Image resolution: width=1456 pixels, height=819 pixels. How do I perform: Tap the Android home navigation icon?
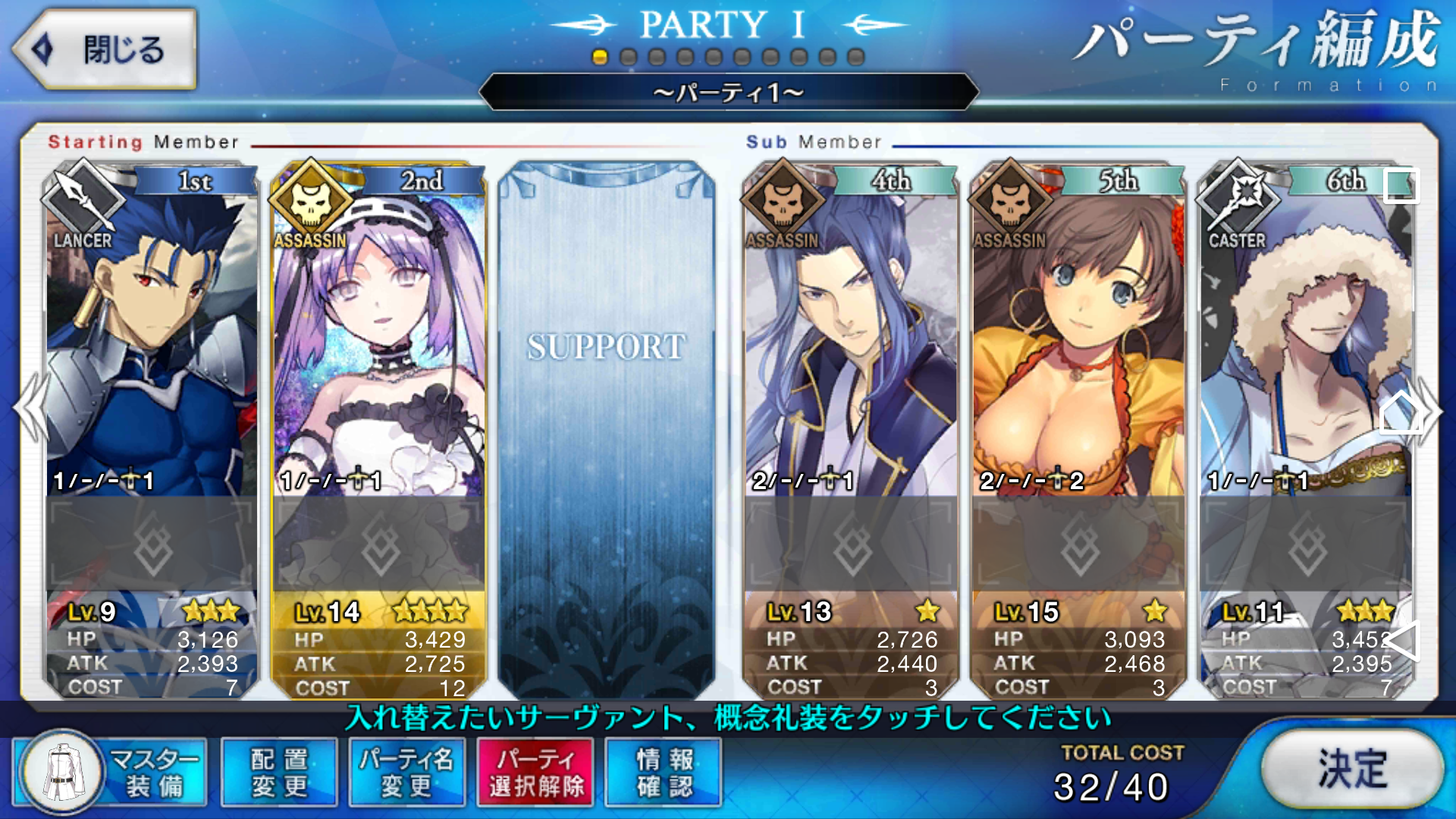tap(1400, 413)
